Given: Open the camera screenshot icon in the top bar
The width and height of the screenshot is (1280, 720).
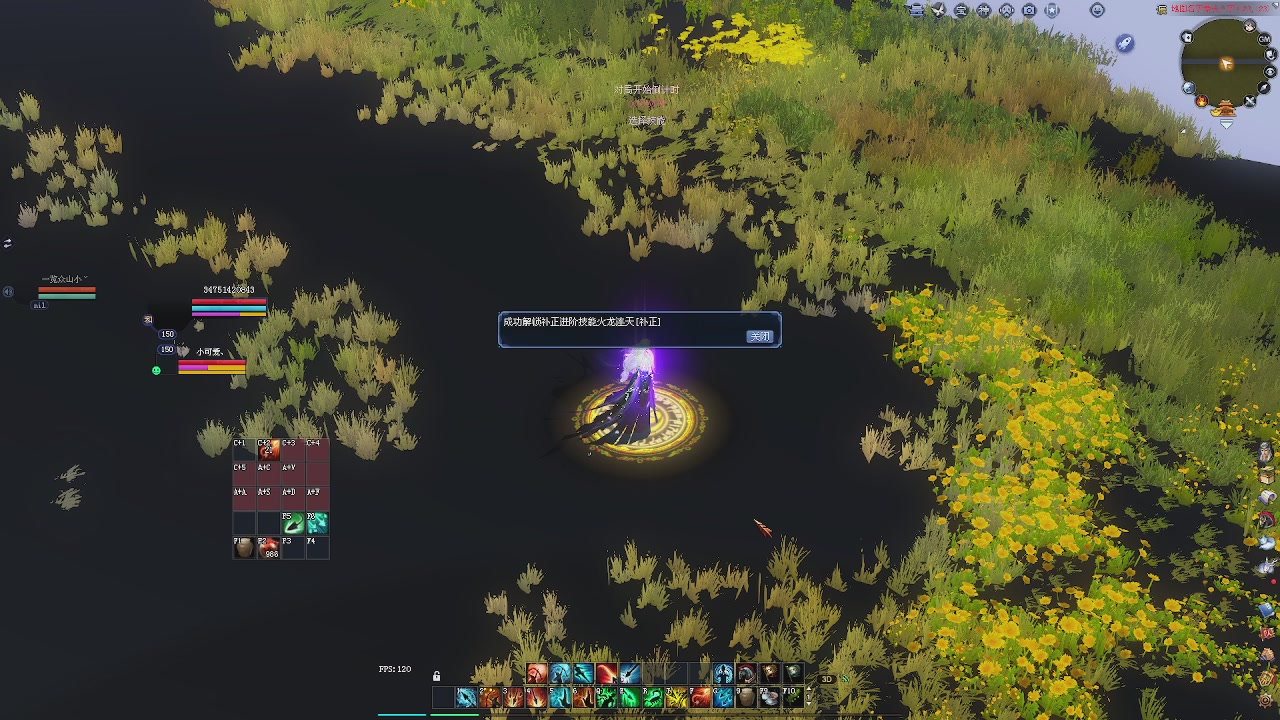Looking at the screenshot, I should [x=1029, y=10].
